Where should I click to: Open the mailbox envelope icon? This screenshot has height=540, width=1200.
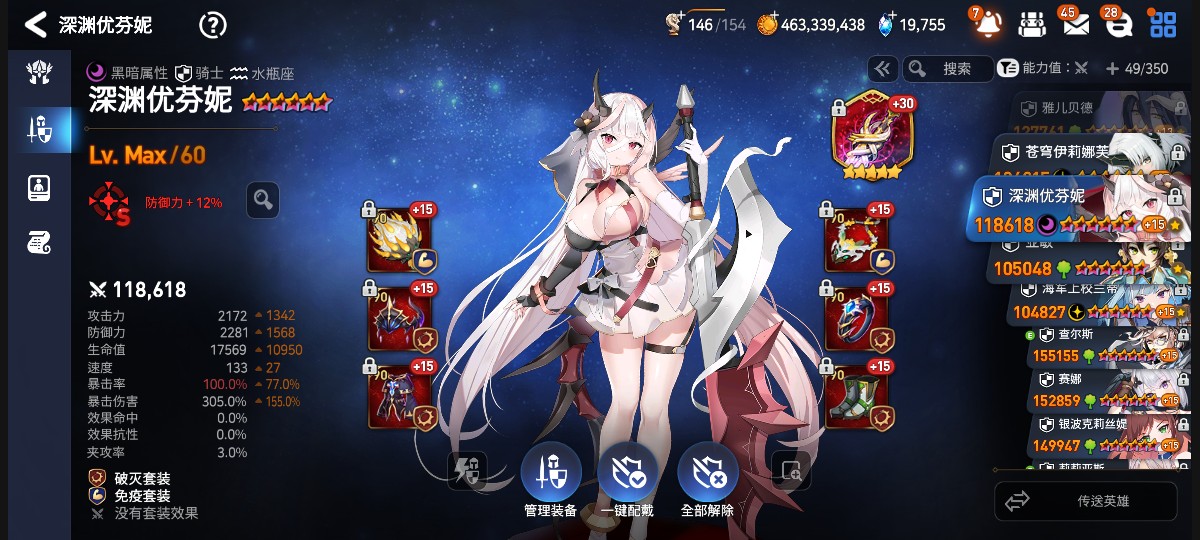(x=1075, y=25)
